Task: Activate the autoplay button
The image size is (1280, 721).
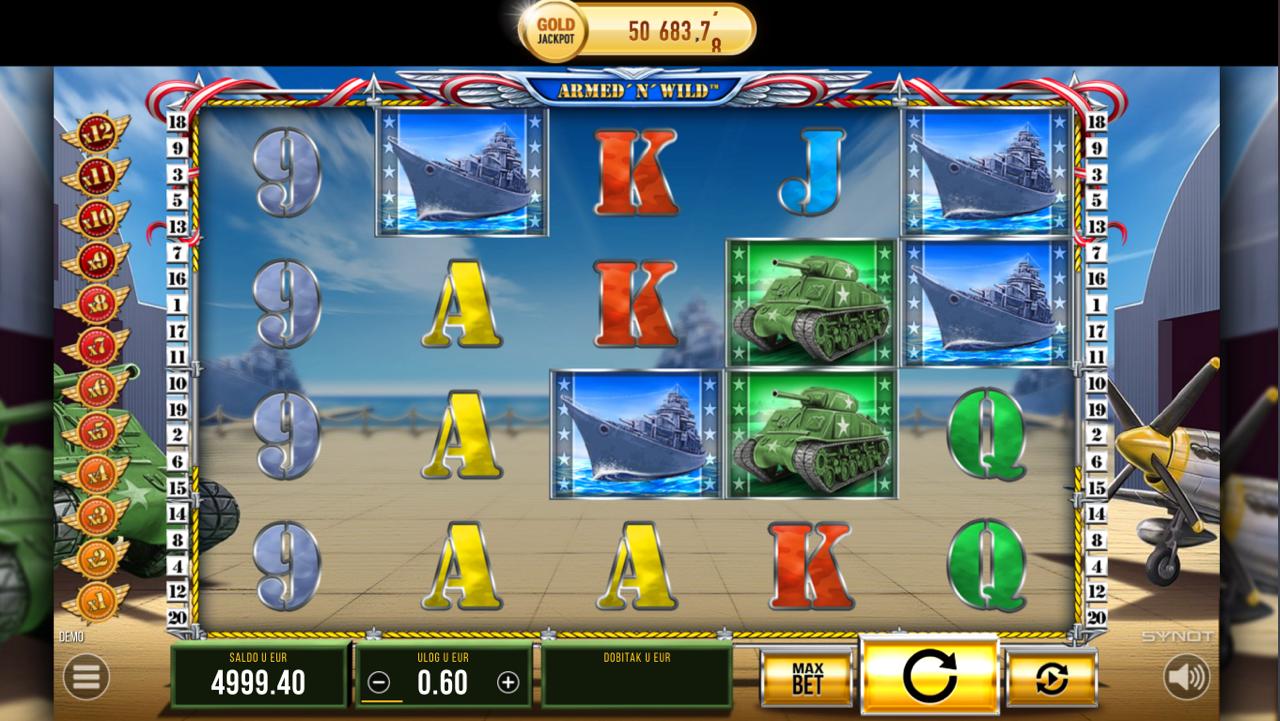Action: (x=1051, y=679)
